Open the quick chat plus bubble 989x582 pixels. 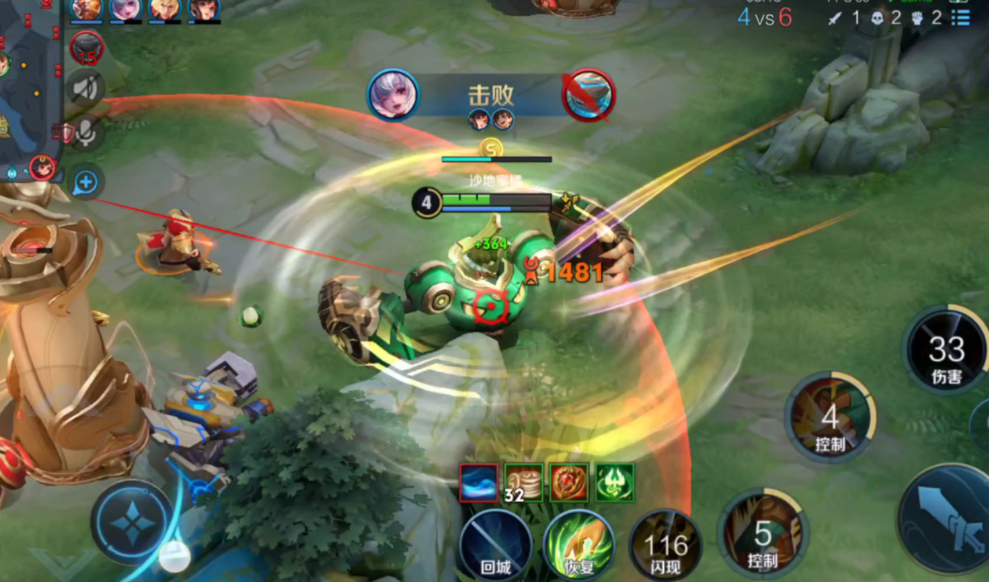86,181
